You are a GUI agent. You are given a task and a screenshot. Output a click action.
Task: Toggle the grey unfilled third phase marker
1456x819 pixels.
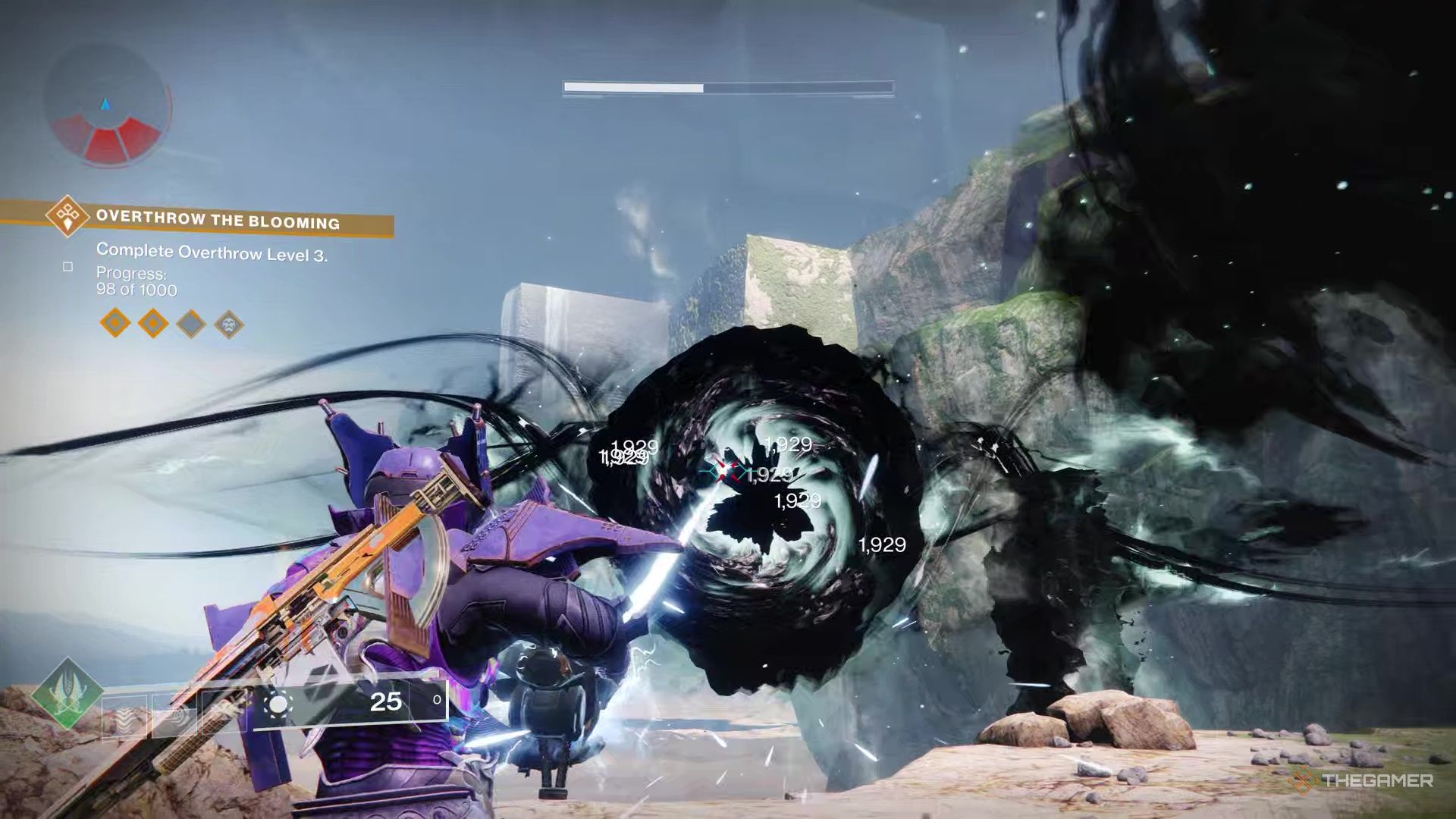pos(191,323)
